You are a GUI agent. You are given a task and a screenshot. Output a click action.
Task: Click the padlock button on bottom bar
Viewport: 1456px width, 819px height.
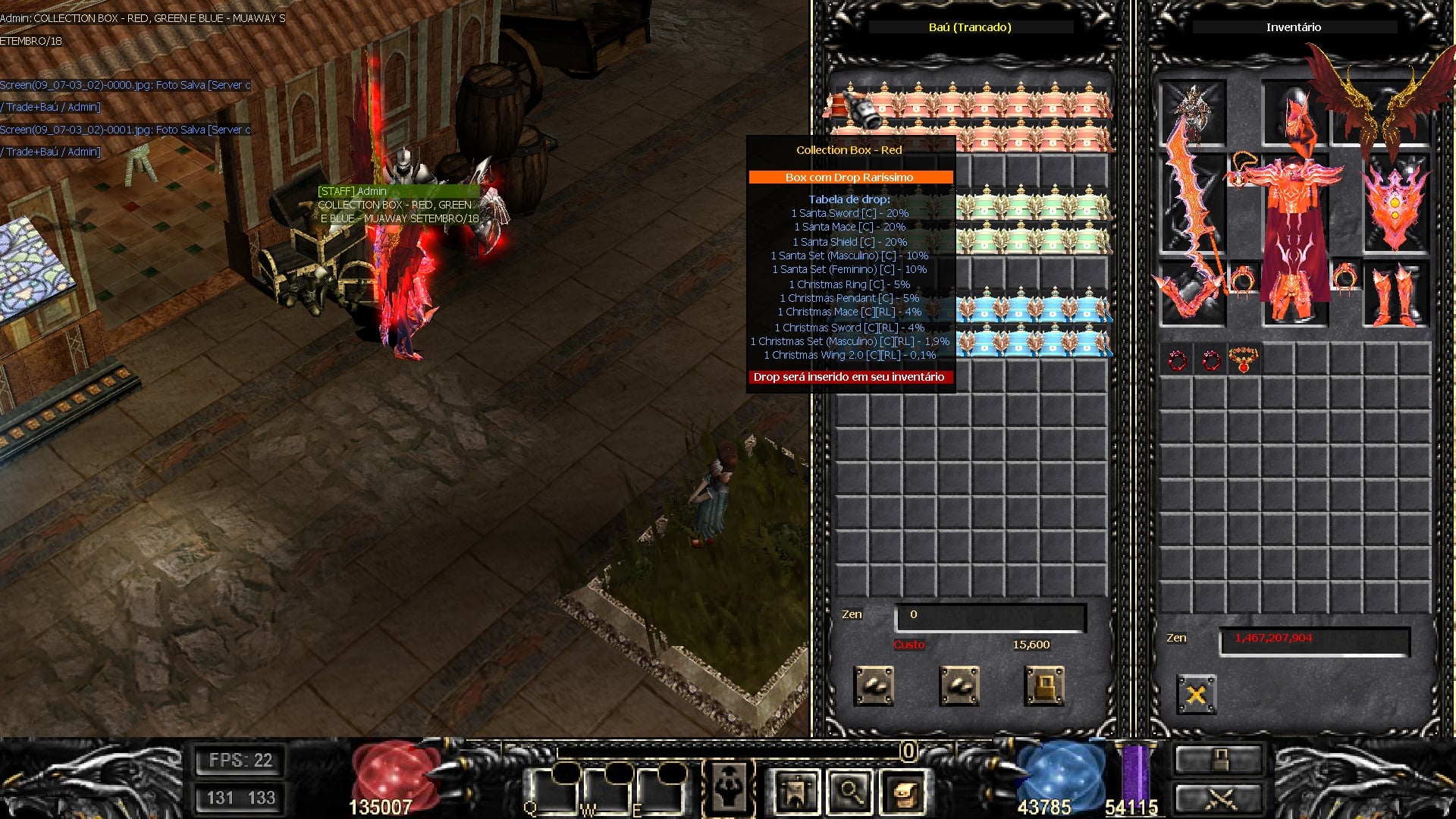[1219, 759]
